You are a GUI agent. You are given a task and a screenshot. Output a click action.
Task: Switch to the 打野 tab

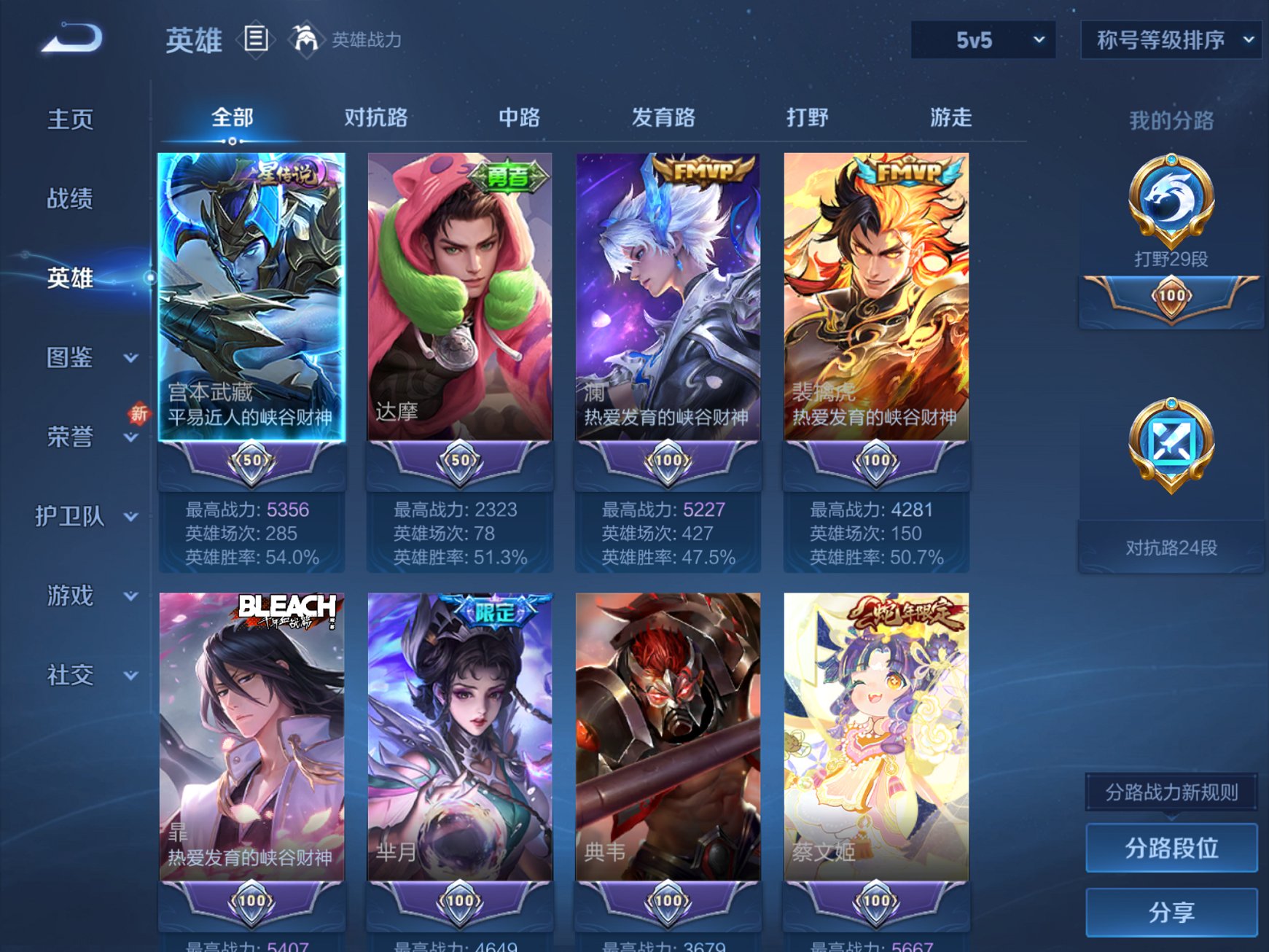click(x=806, y=117)
